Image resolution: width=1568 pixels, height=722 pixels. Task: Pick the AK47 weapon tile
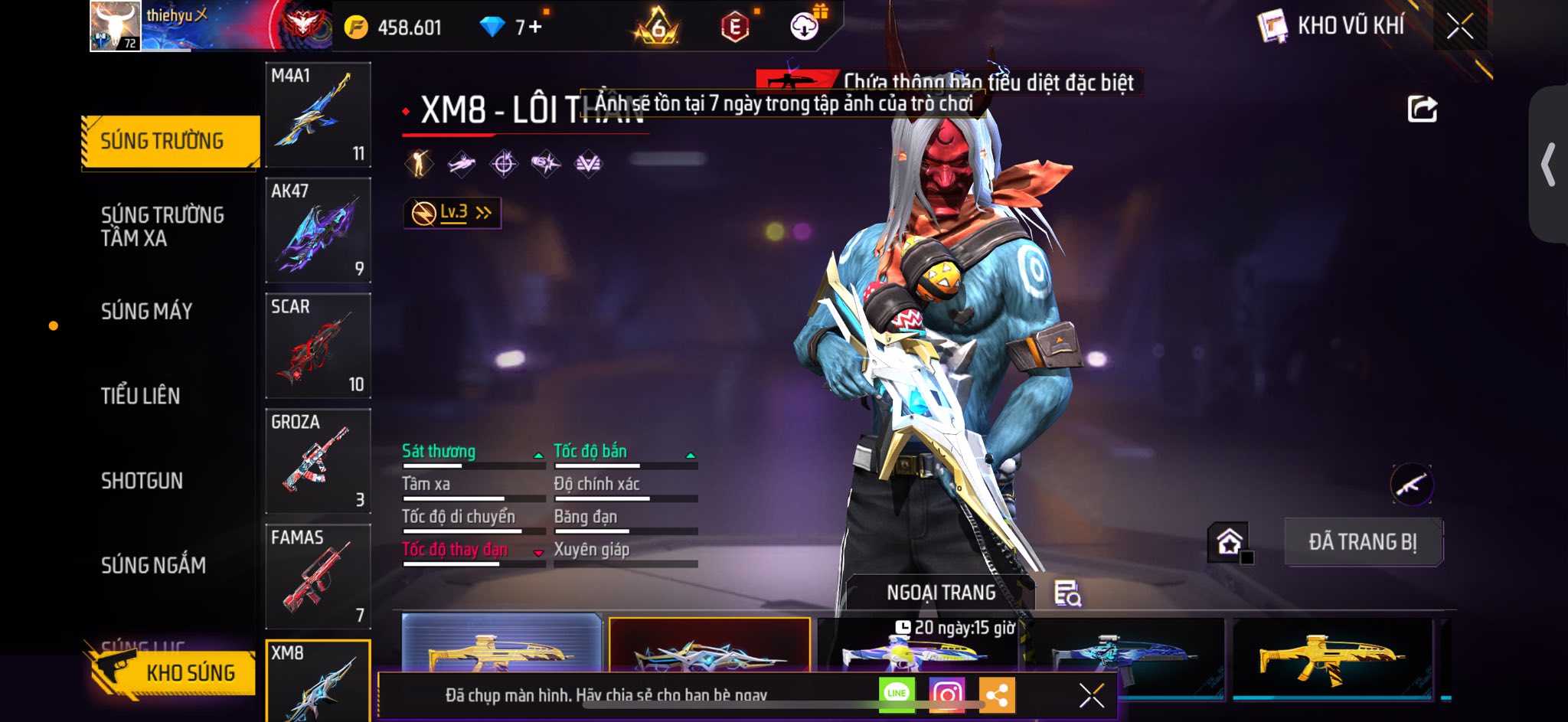[318, 230]
